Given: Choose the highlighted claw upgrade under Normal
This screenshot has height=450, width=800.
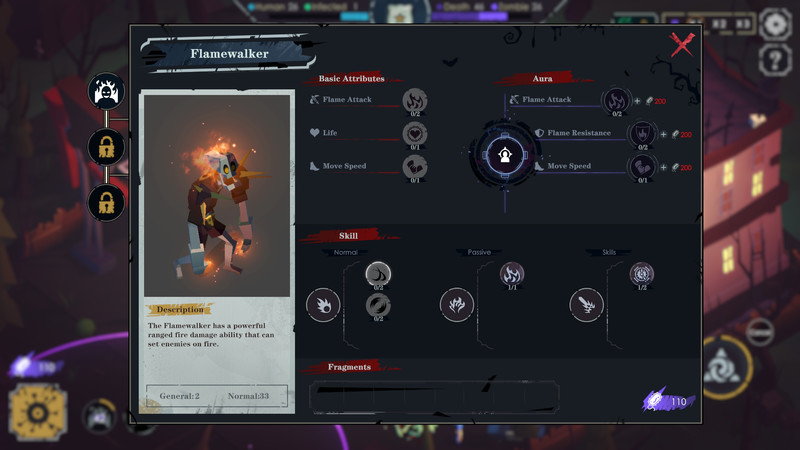Looking at the screenshot, I should (378, 274).
